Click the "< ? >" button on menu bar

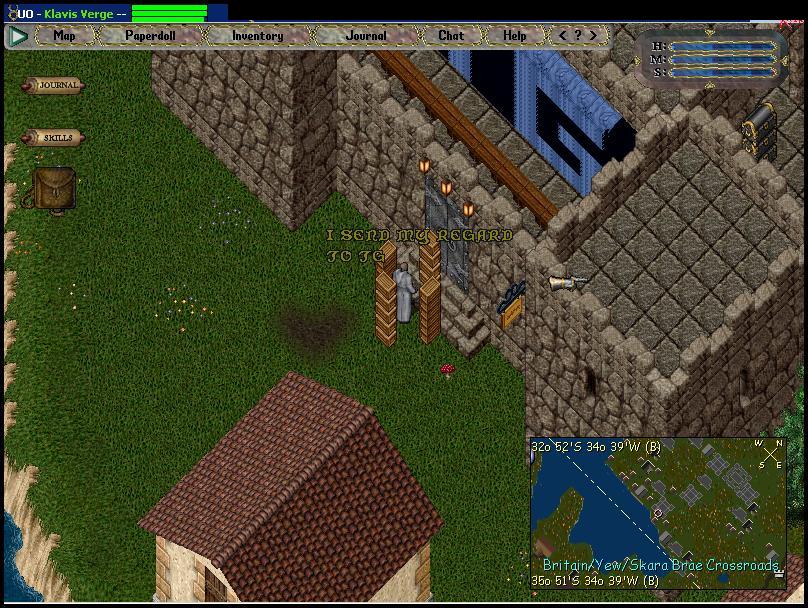[577, 35]
